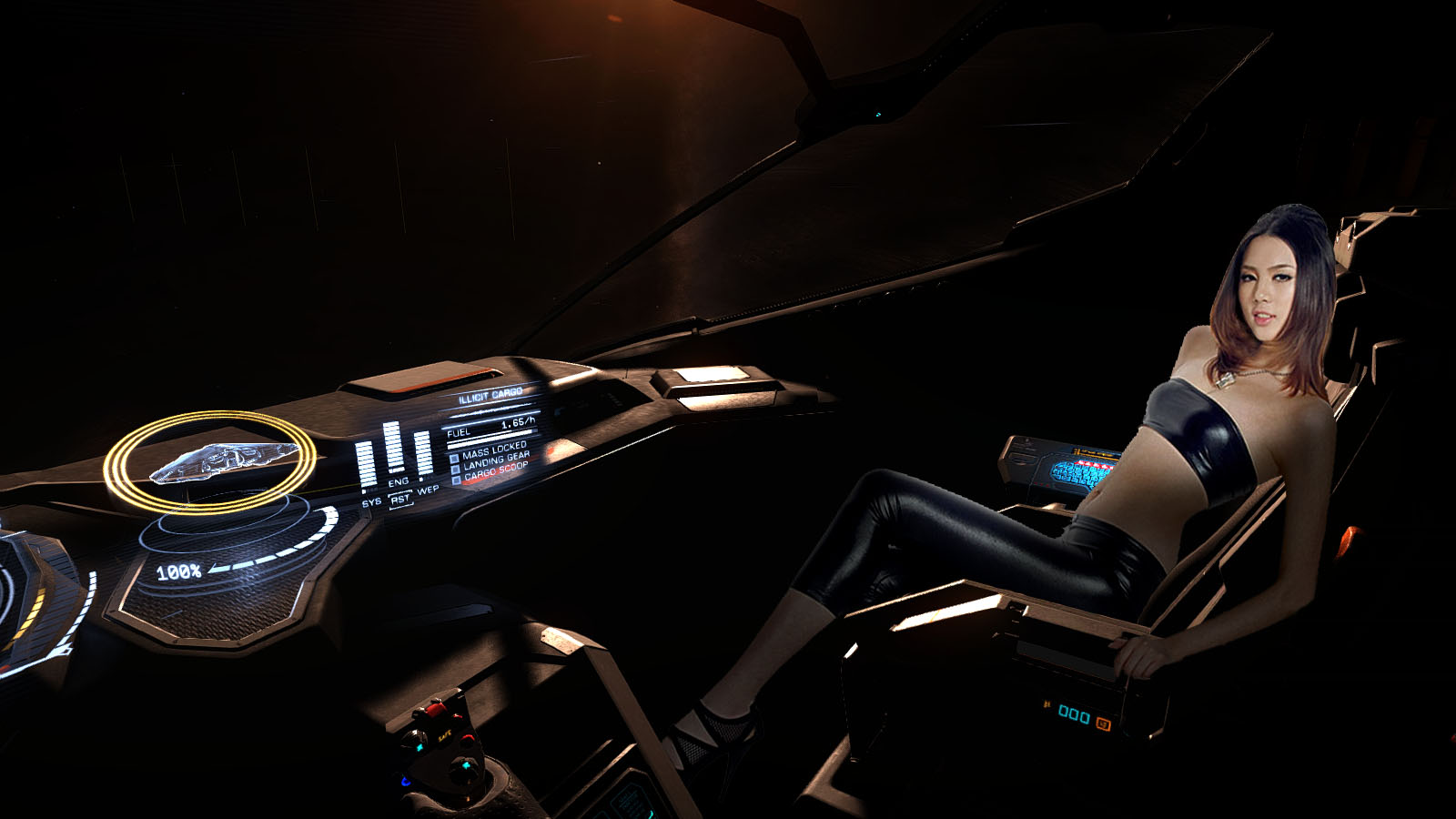Select the RST power reset label
Image resolution: width=1456 pixels, height=819 pixels.
[x=400, y=500]
